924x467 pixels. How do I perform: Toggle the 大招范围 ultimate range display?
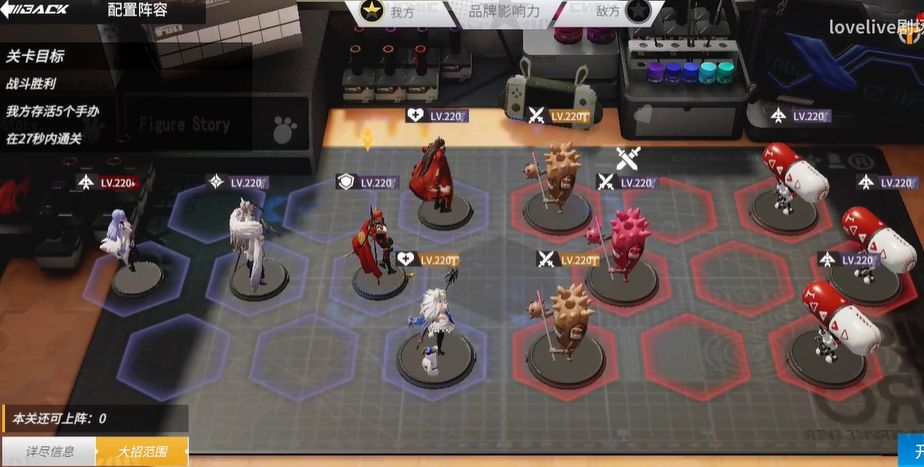click(x=141, y=452)
